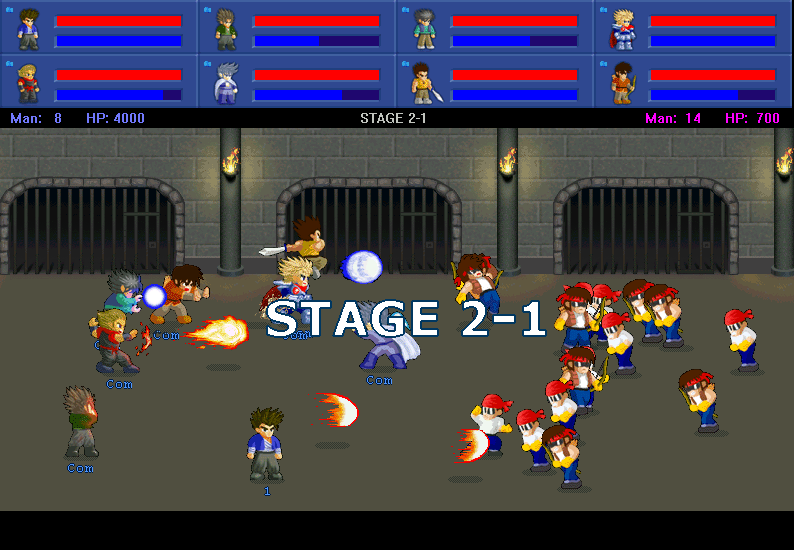Click the archer with bow portrait

point(622,82)
